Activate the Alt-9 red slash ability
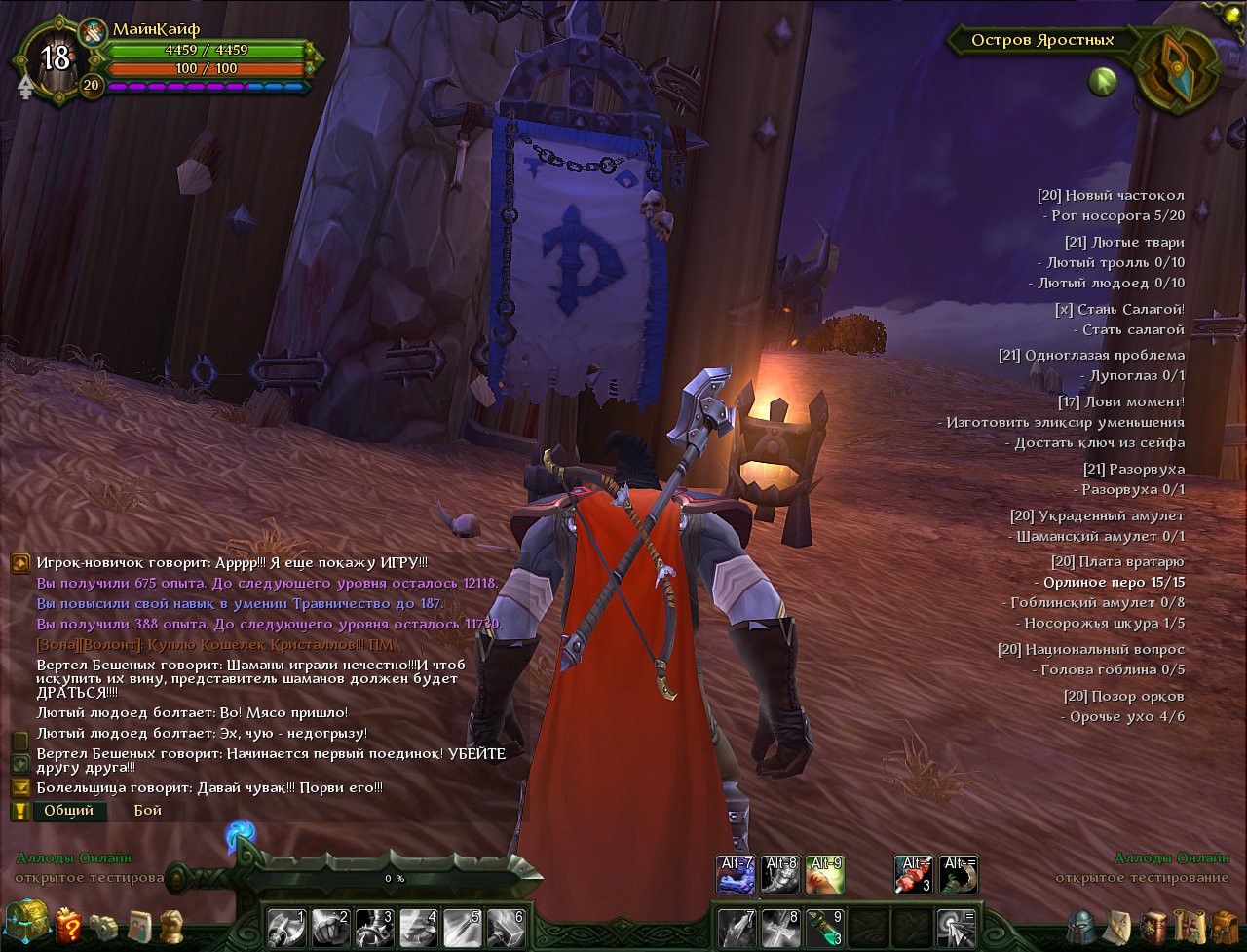Screen dimensions: 1247x952 click(x=825, y=875)
